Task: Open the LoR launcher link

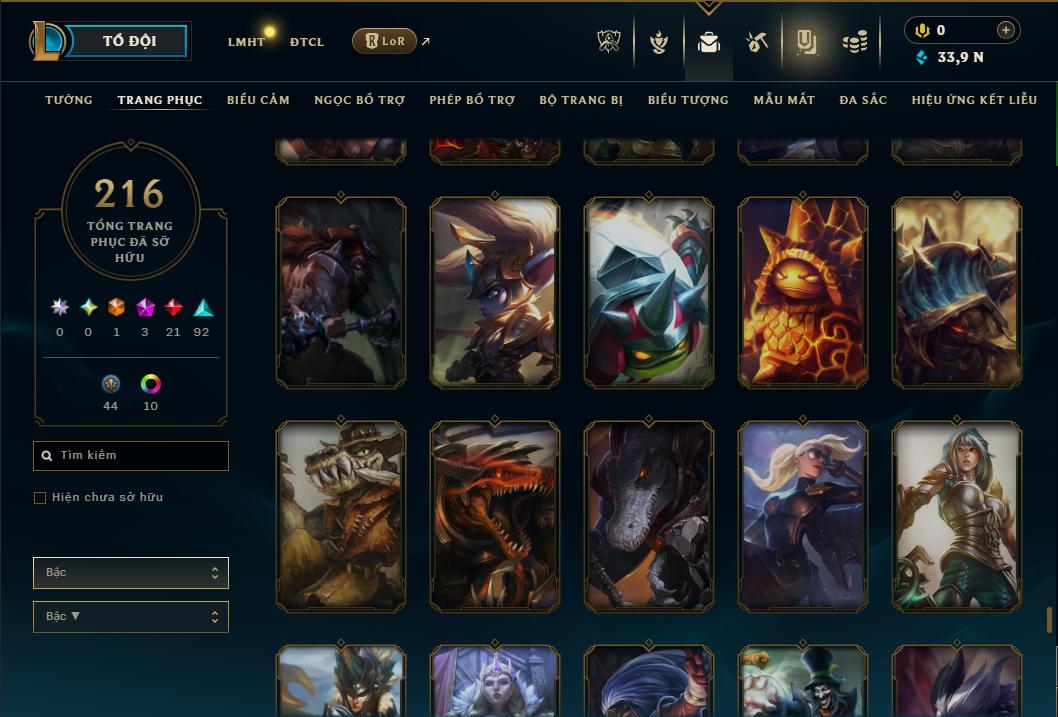Action: 384,41
